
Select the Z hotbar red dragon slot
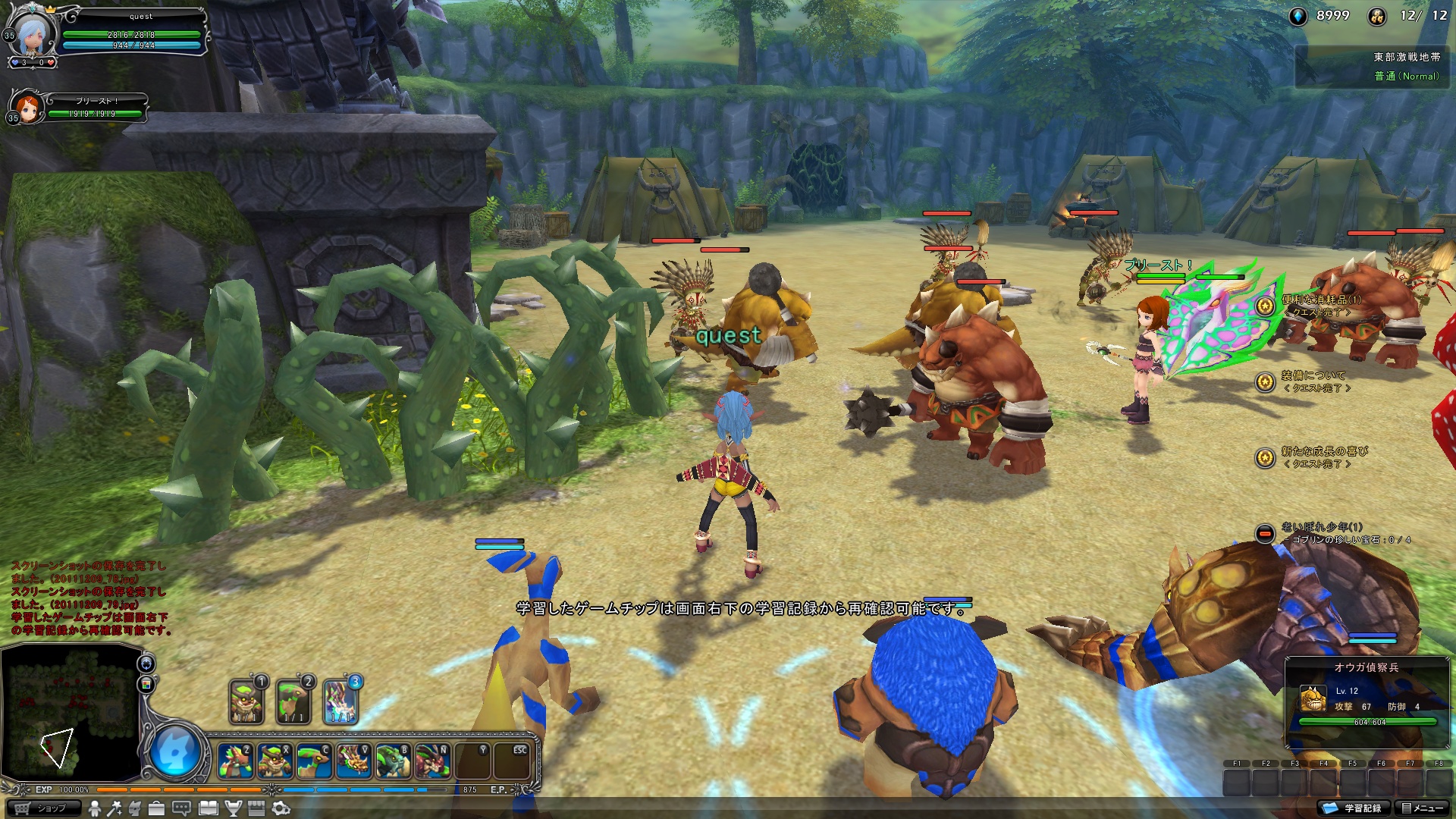click(235, 761)
